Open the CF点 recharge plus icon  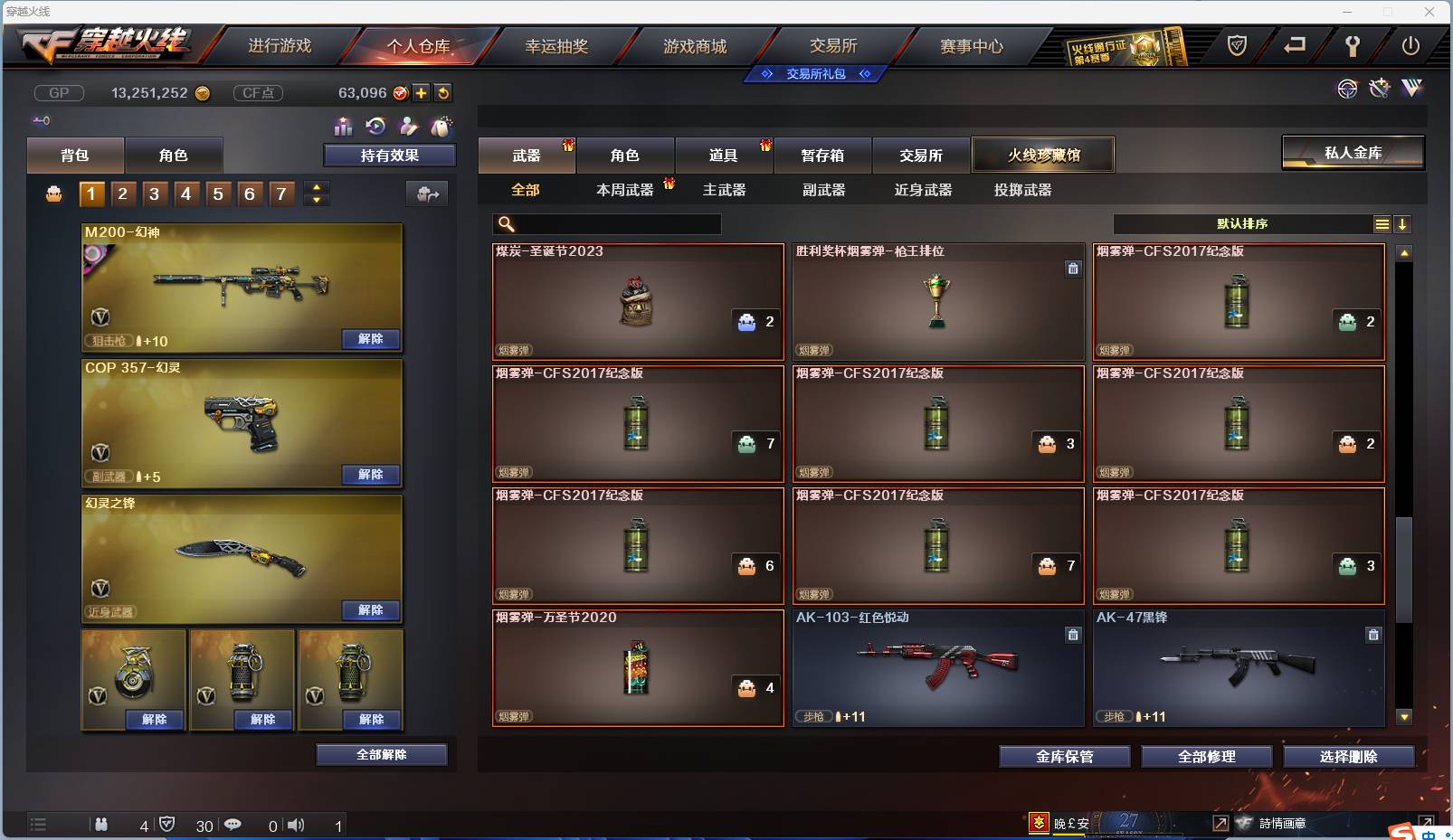422,92
